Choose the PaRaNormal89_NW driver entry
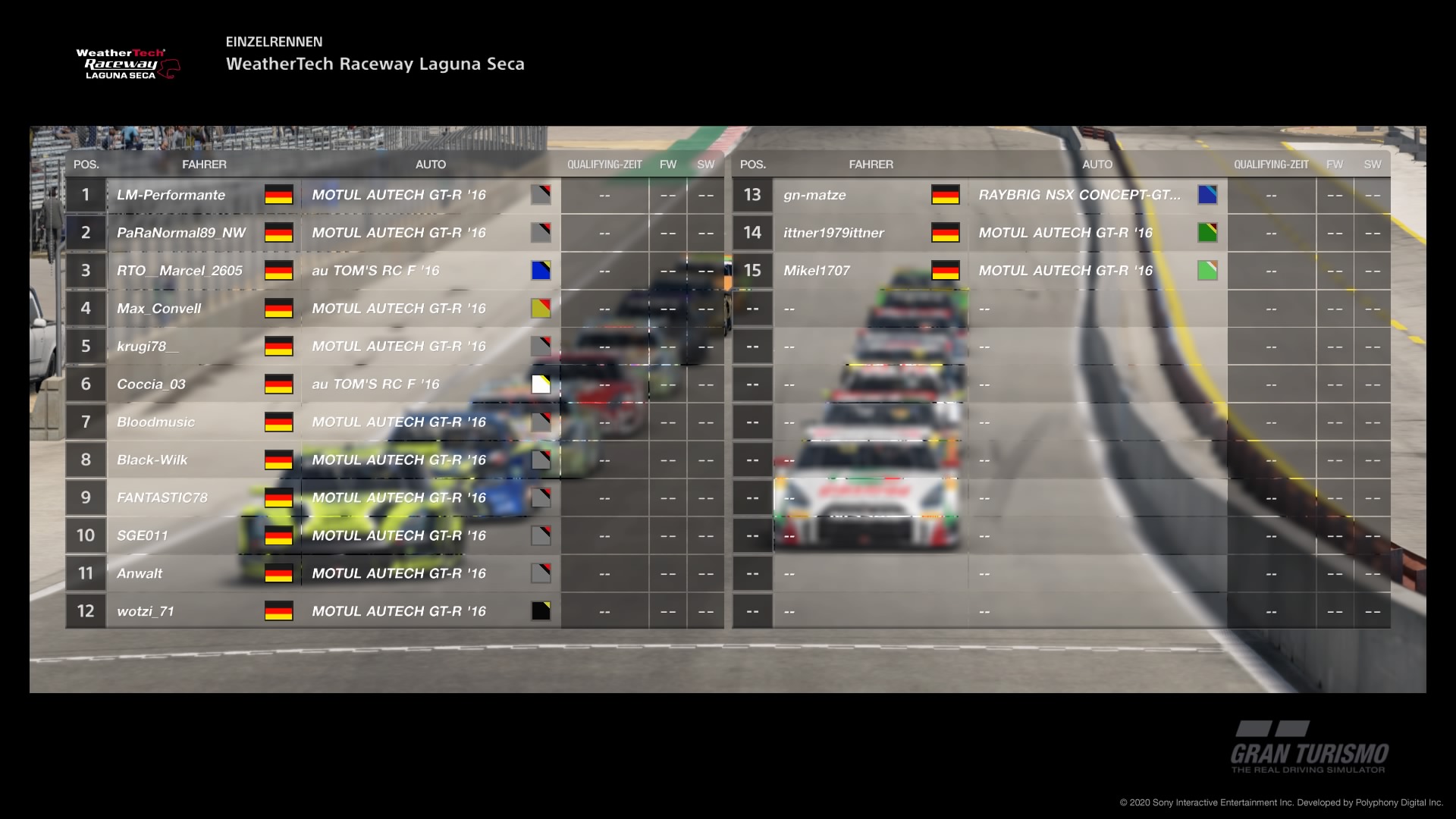1456x819 pixels. [181, 233]
